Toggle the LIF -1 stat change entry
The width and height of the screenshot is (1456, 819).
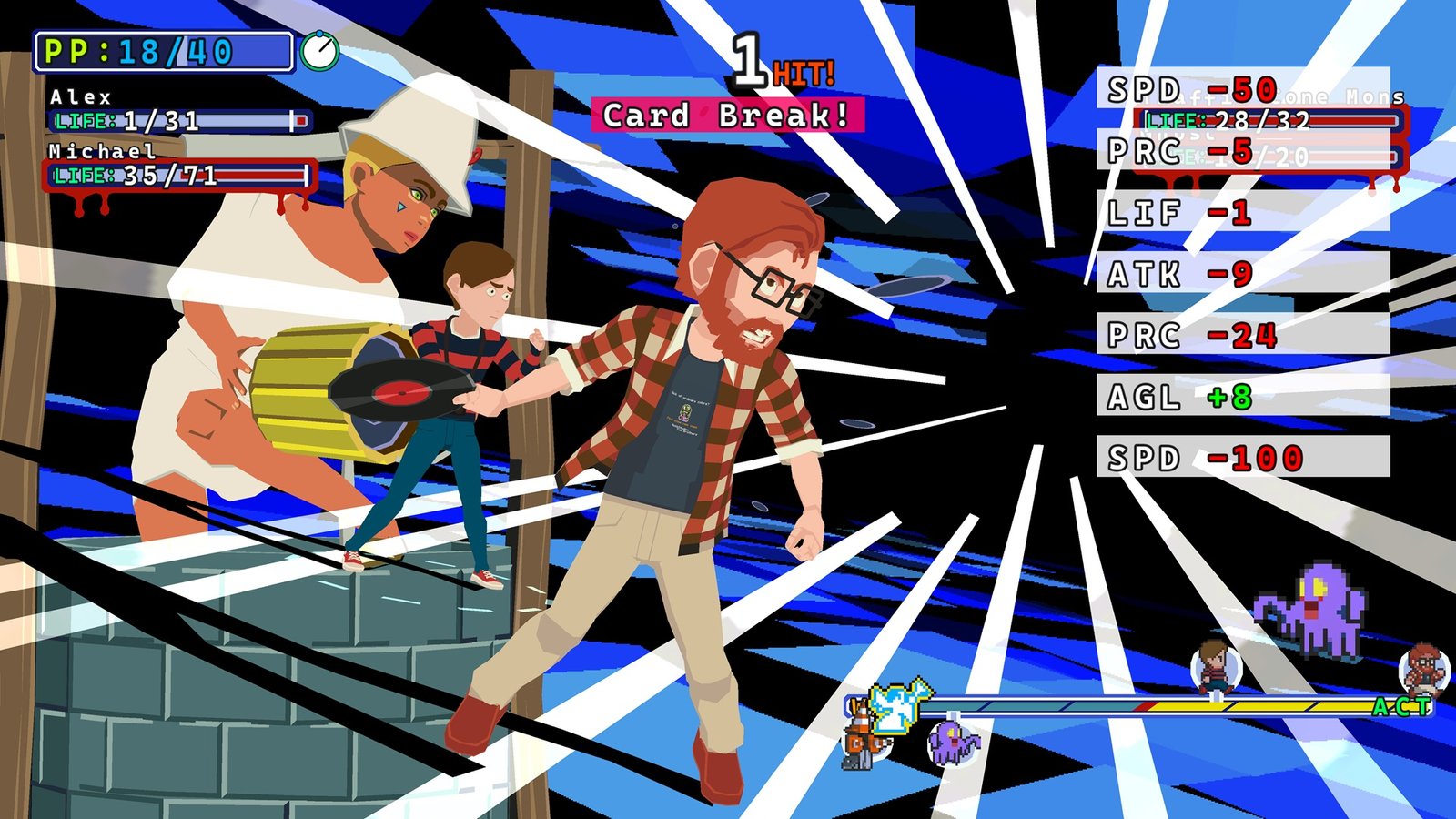1185,212
